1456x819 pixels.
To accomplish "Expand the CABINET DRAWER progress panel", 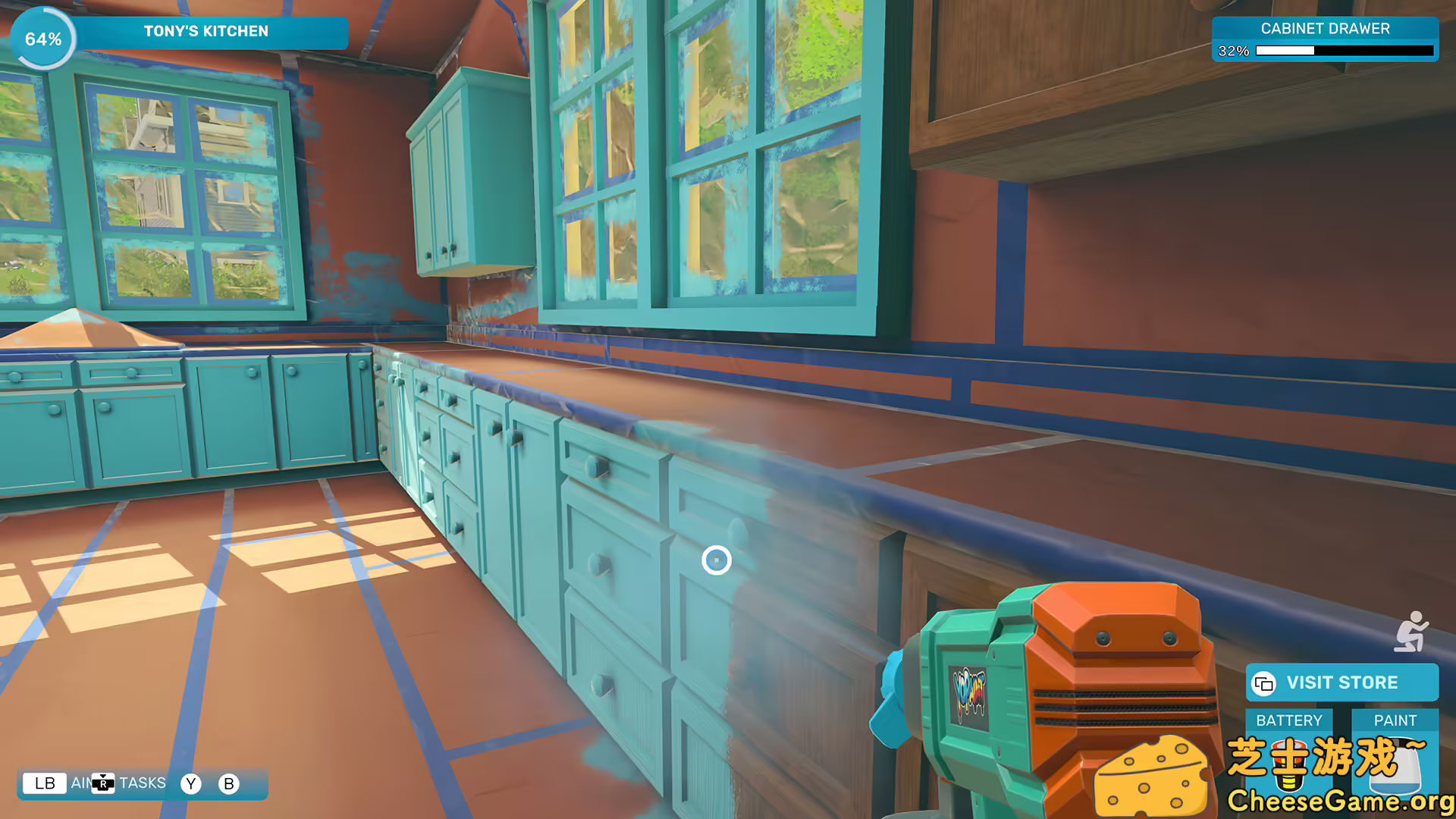I will [x=1326, y=29].
